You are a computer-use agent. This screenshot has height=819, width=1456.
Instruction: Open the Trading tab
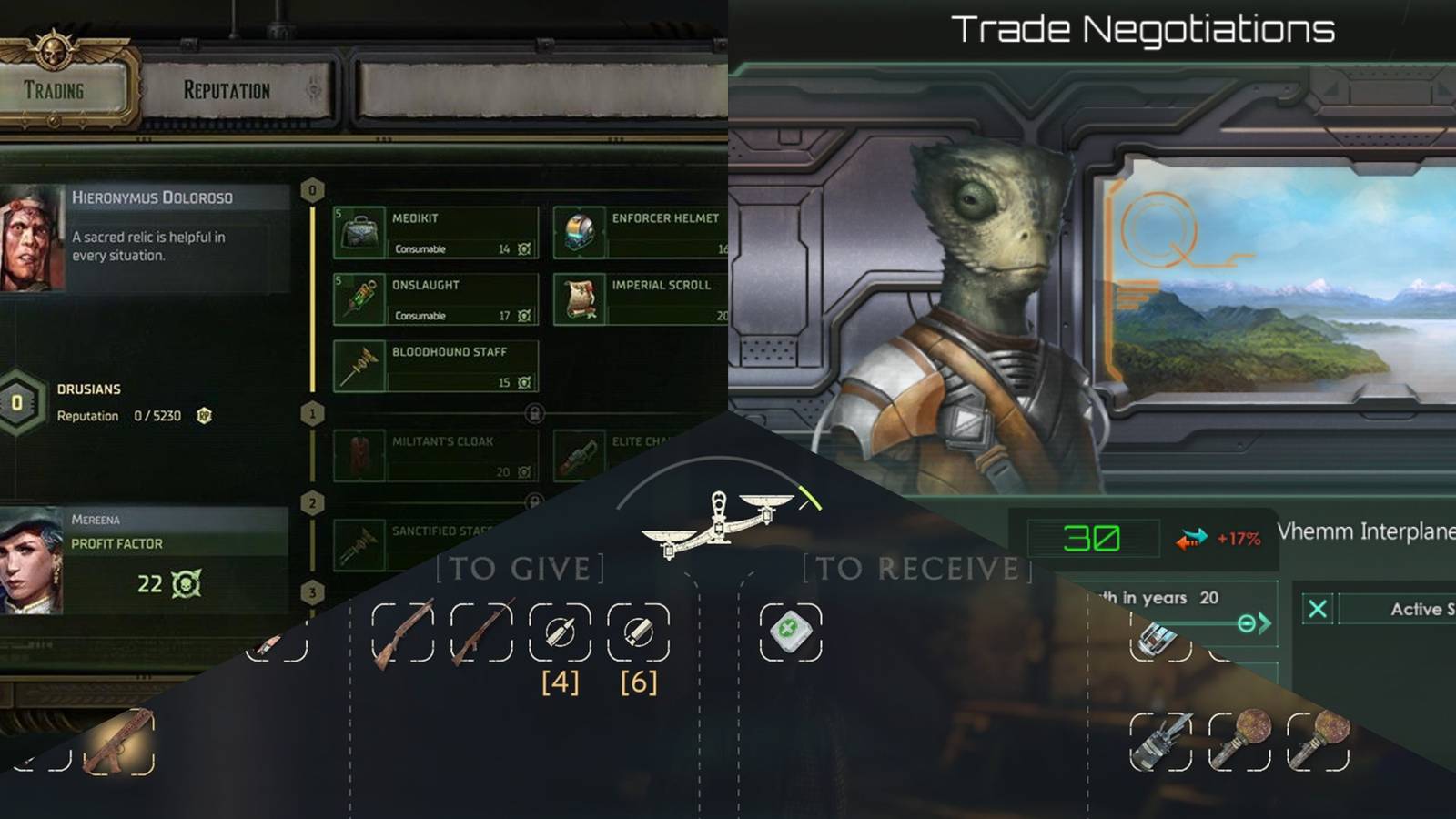55,91
